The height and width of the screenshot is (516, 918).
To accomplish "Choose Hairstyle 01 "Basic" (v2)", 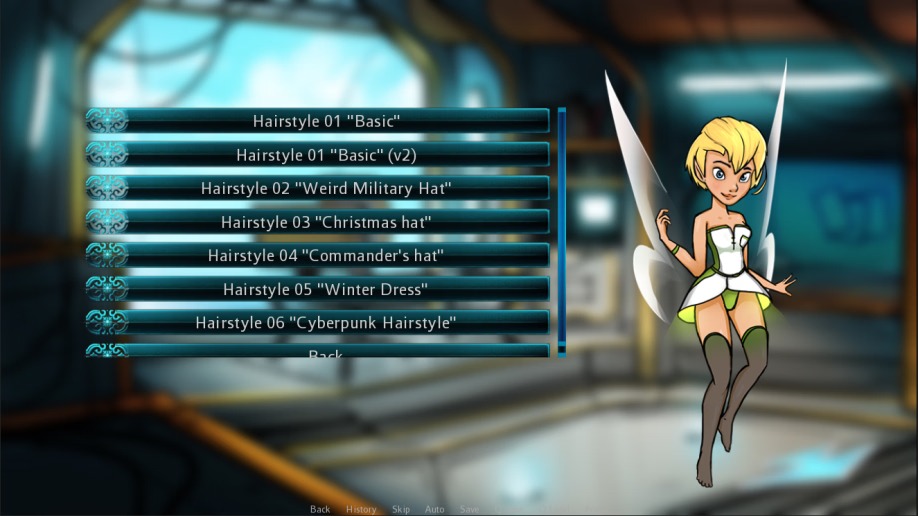I will pyautogui.click(x=326, y=155).
